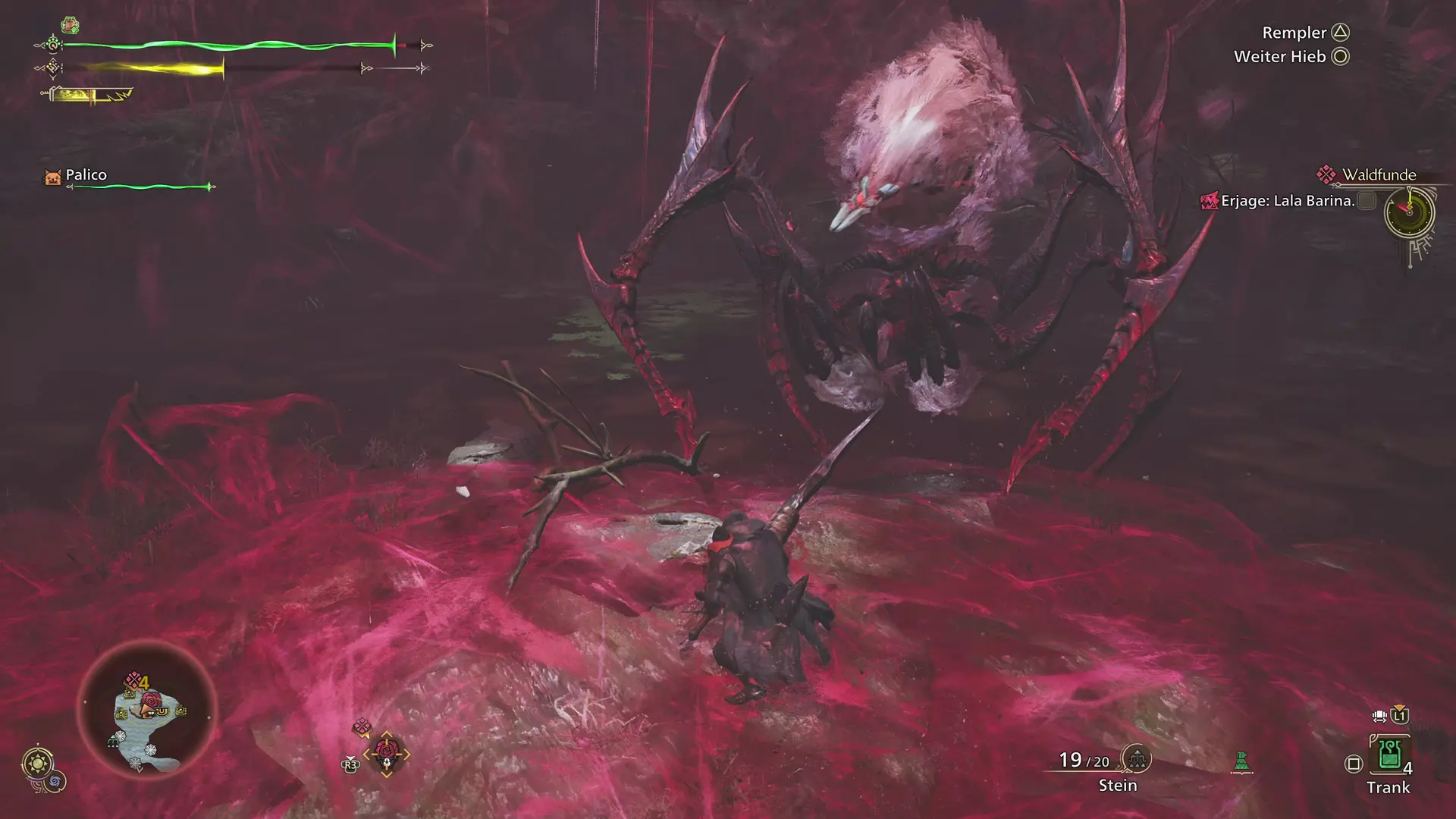Select the Trank potion item slot
Viewport: 1456px width, 819px height.
click(x=1389, y=755)
